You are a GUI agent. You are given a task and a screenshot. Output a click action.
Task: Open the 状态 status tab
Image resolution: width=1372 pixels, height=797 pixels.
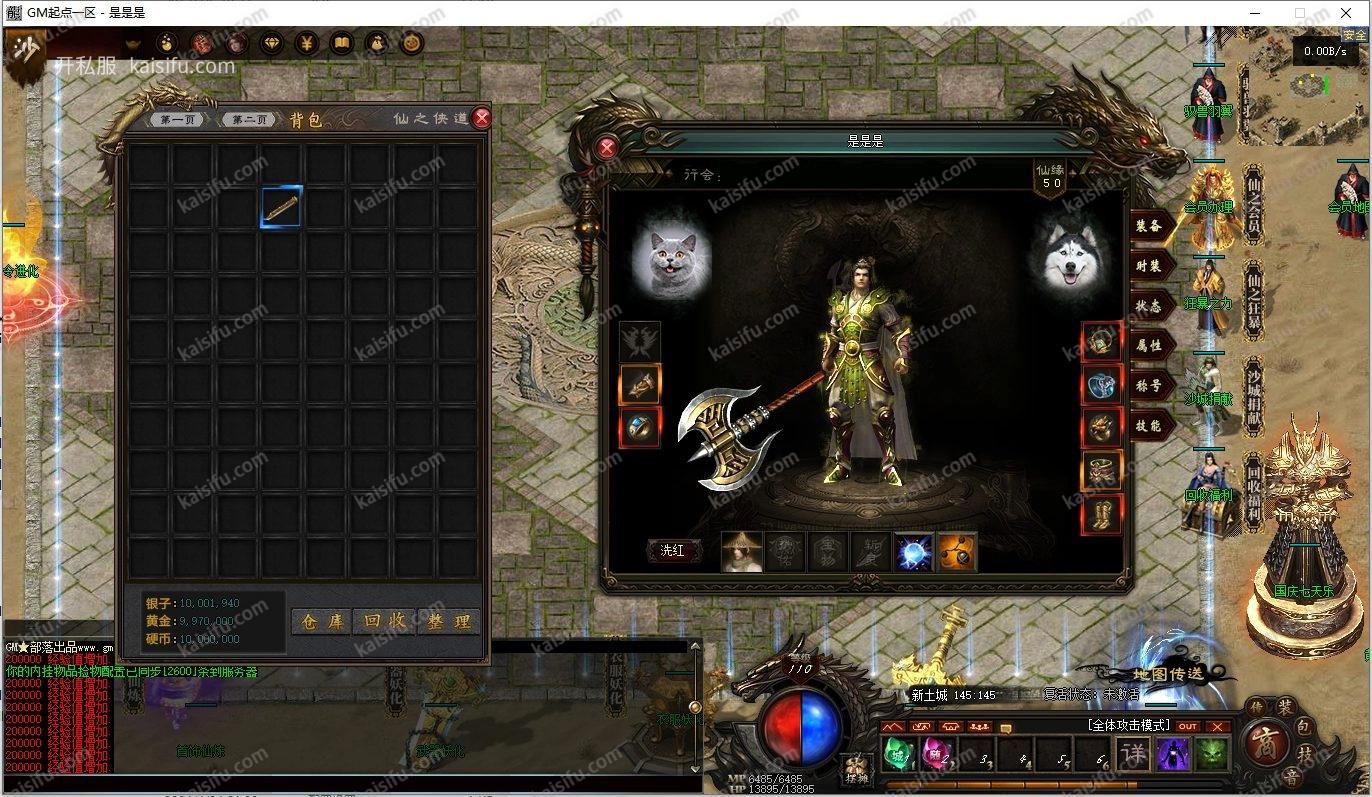[1148, 306]
